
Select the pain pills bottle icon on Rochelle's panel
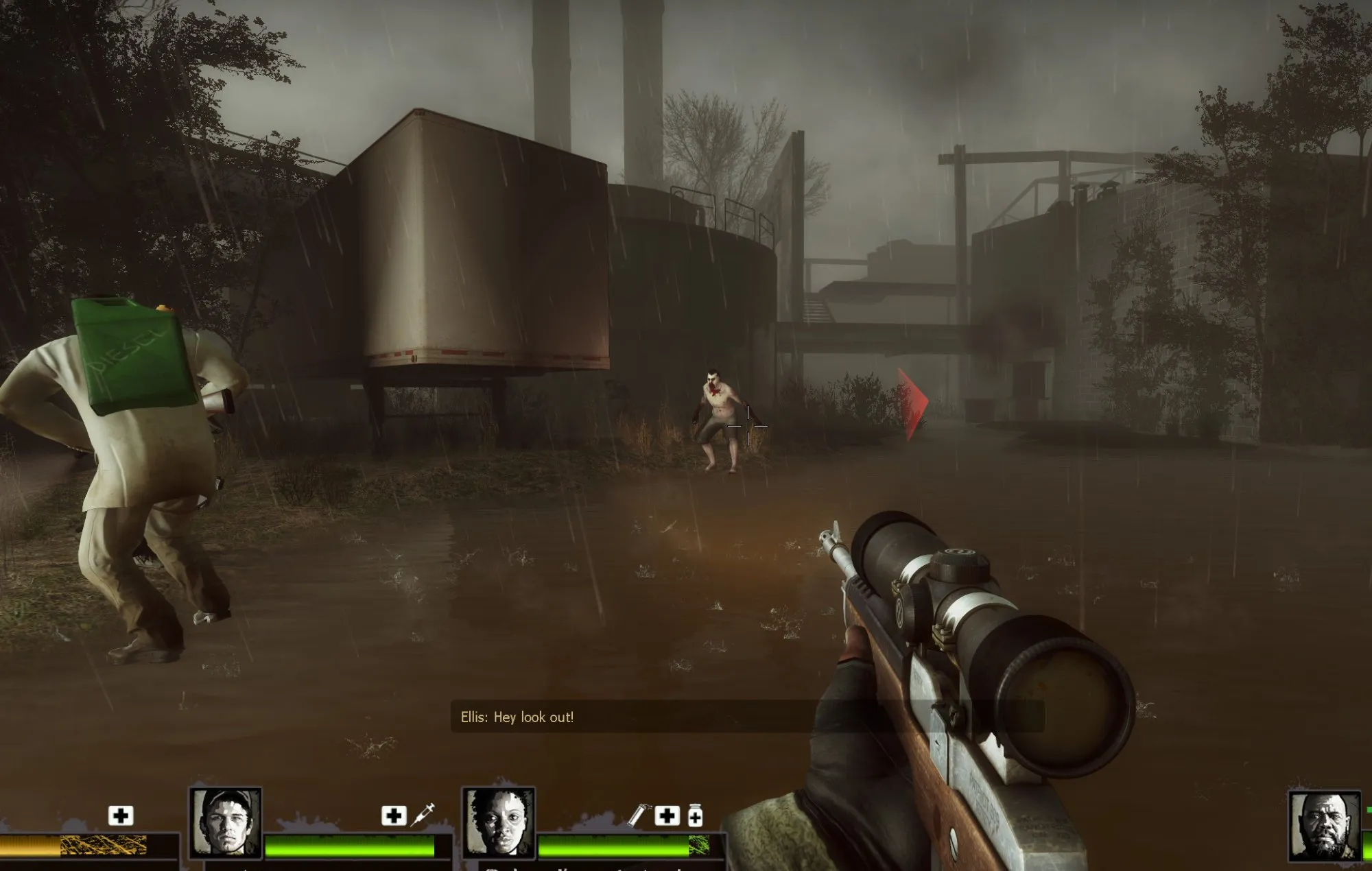pyautogui.click(x=695, y=816)
